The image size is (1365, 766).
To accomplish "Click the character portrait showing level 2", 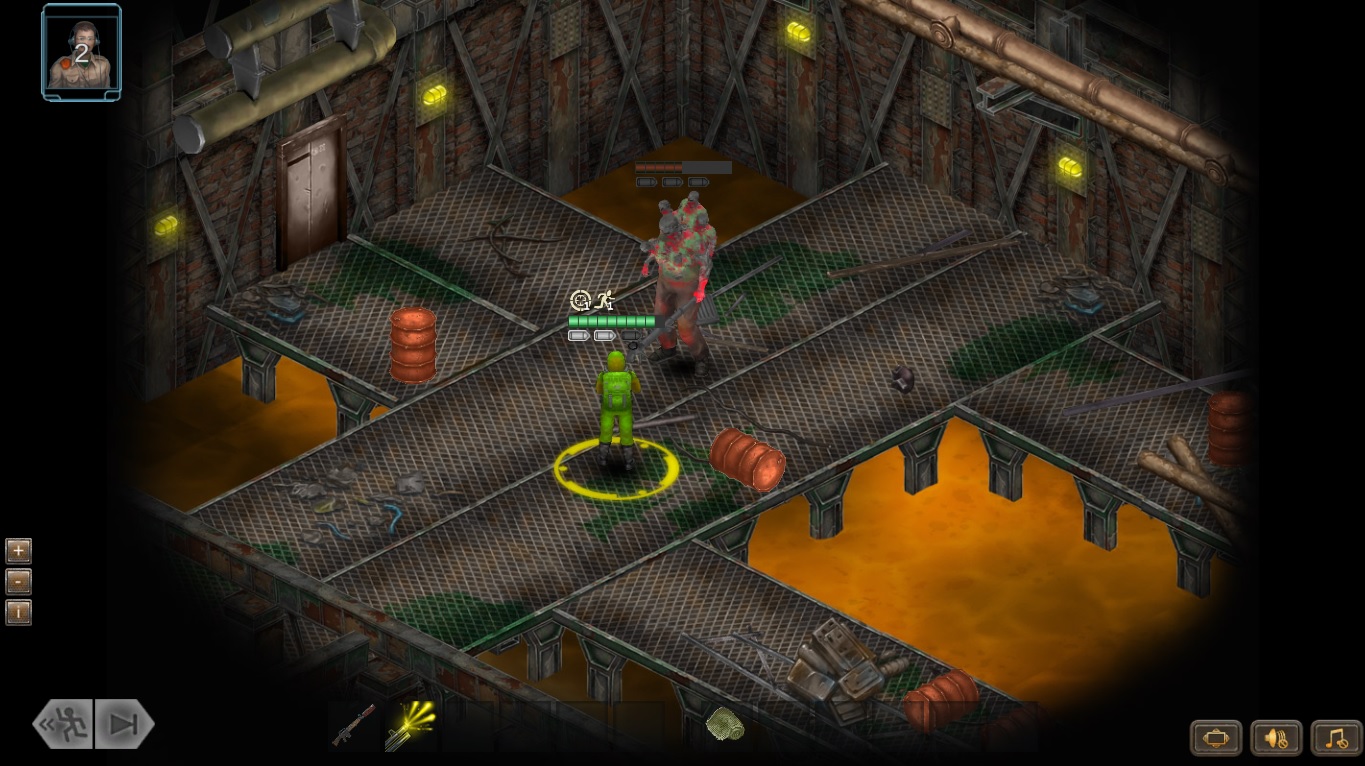I will (80, 50).
